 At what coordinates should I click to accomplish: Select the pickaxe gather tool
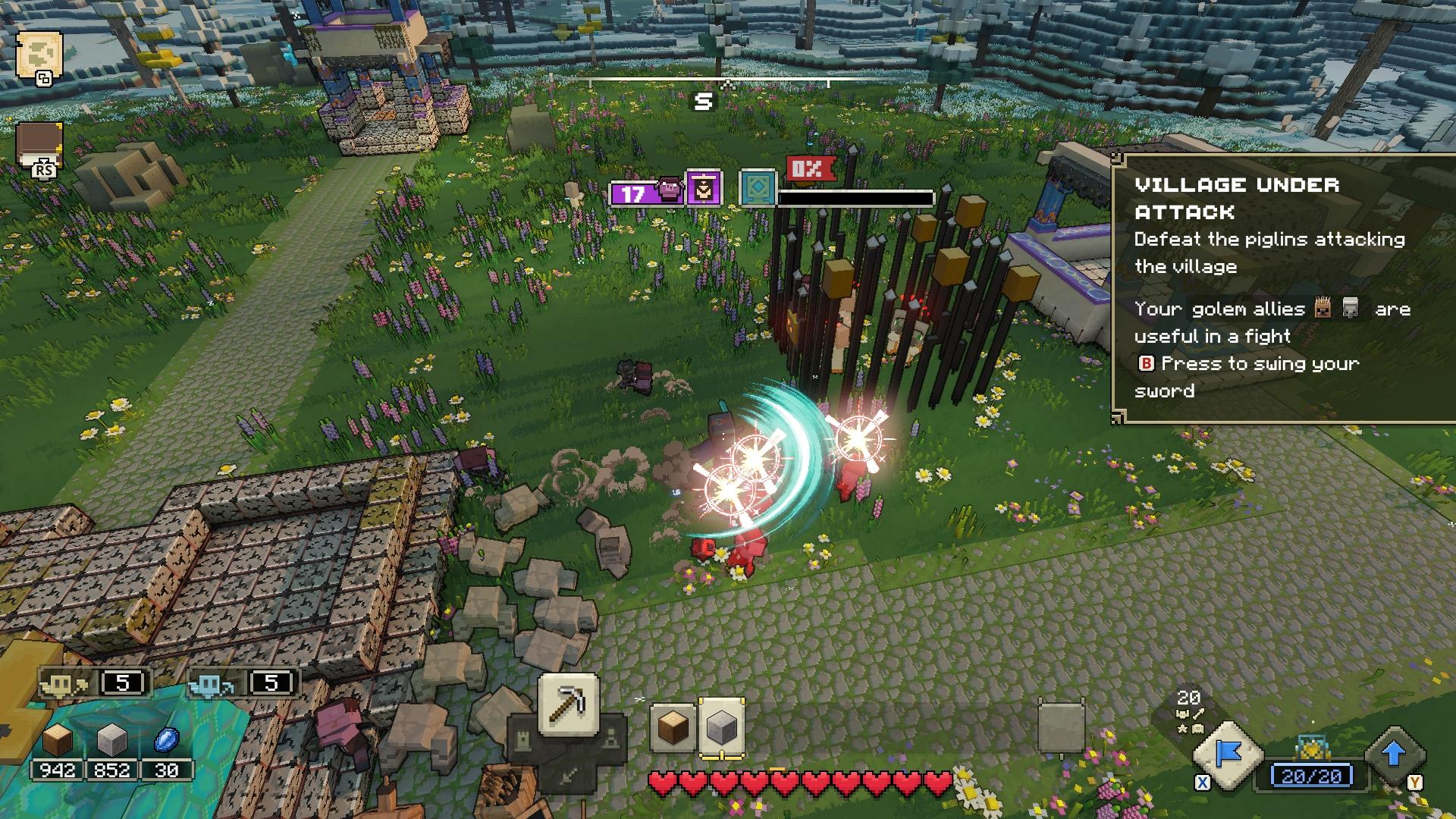568,704
